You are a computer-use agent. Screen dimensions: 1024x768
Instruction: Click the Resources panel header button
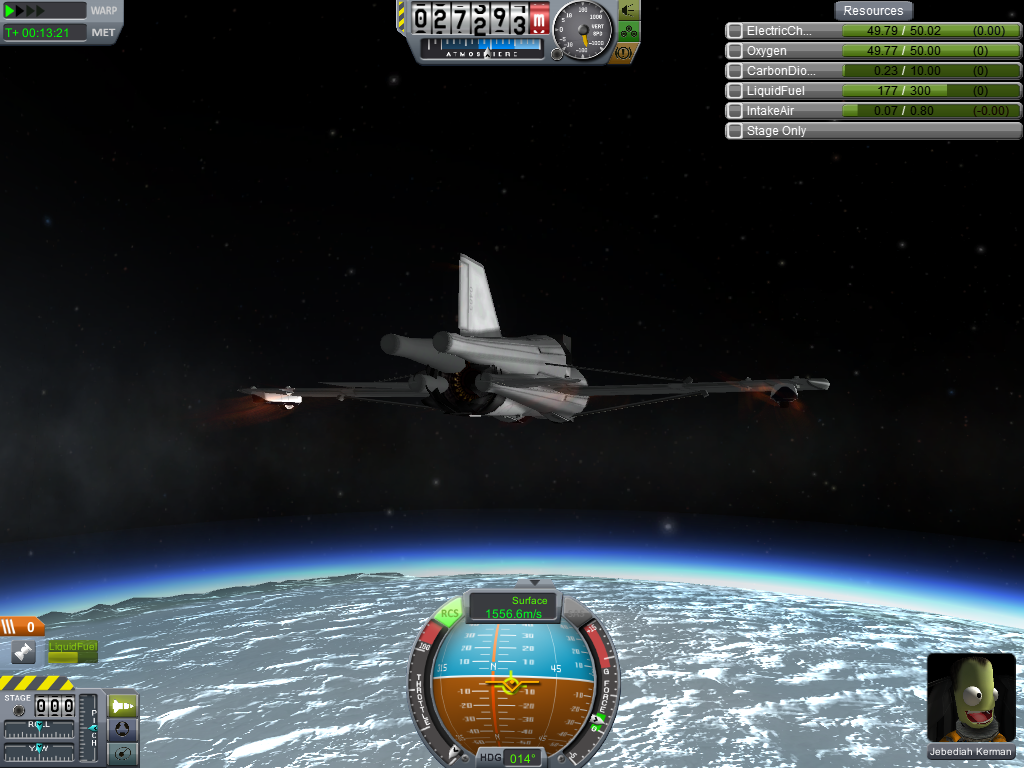coord(873,11)
